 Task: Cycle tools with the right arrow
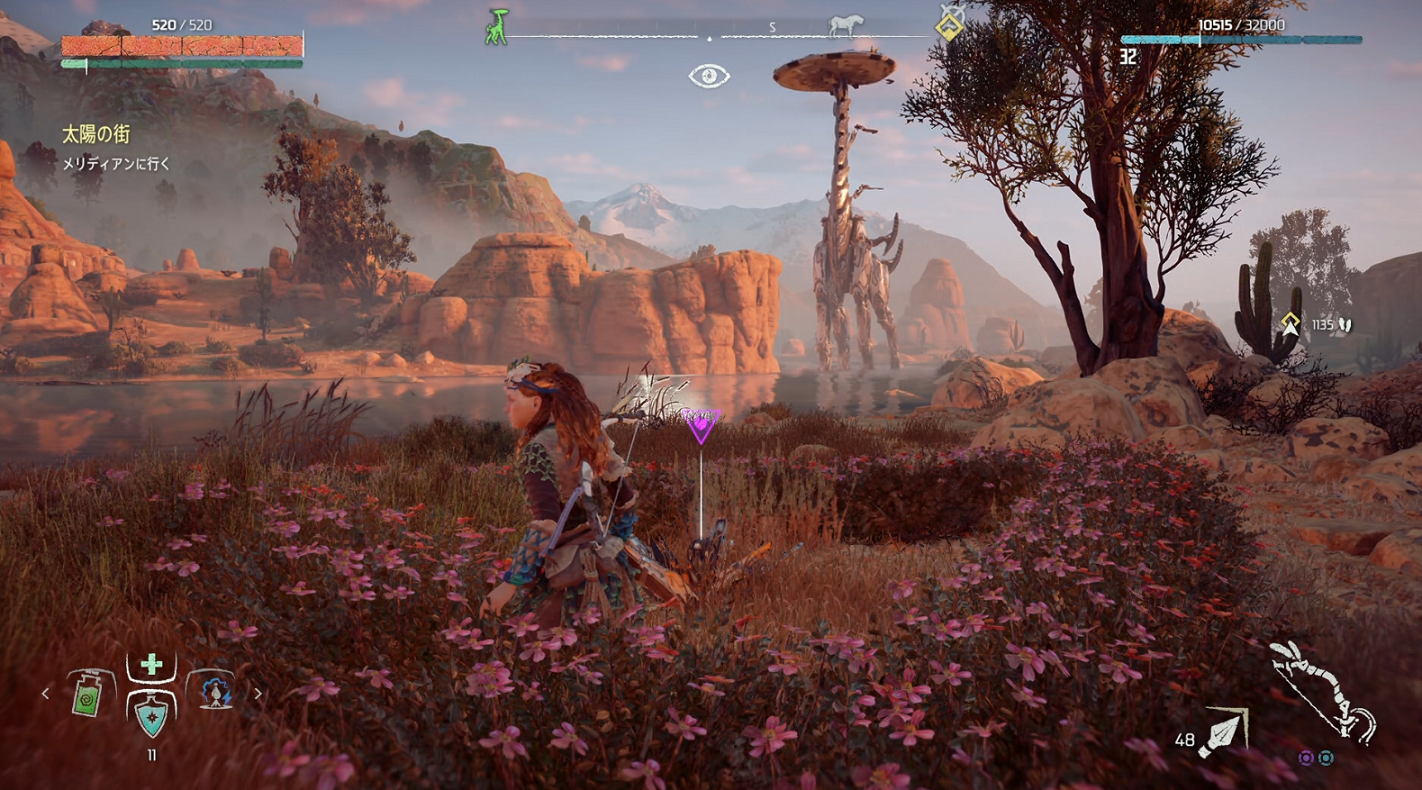click(x=258, y=692)
